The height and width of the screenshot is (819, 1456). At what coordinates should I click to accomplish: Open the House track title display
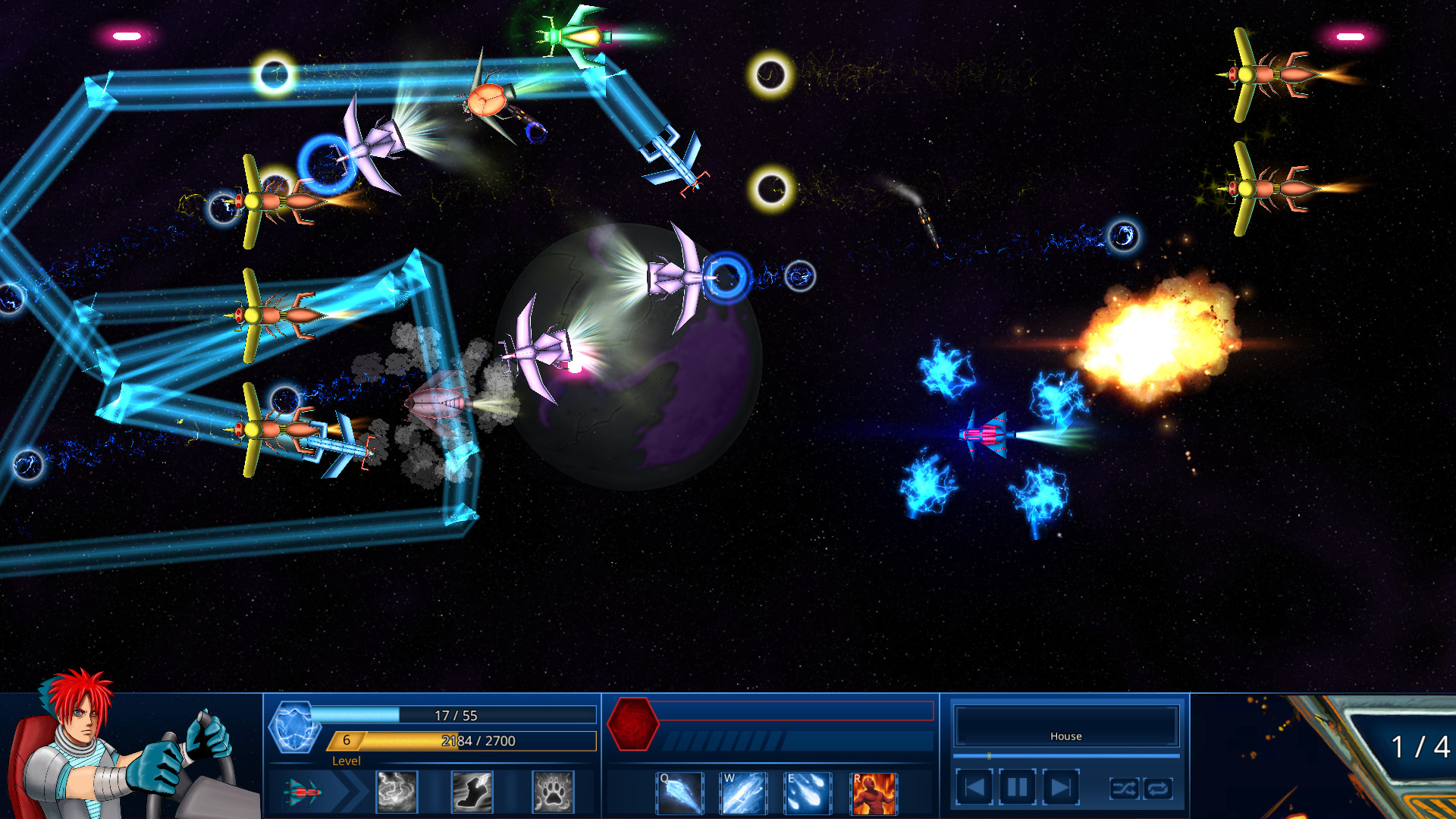(x=1065, y=735)
